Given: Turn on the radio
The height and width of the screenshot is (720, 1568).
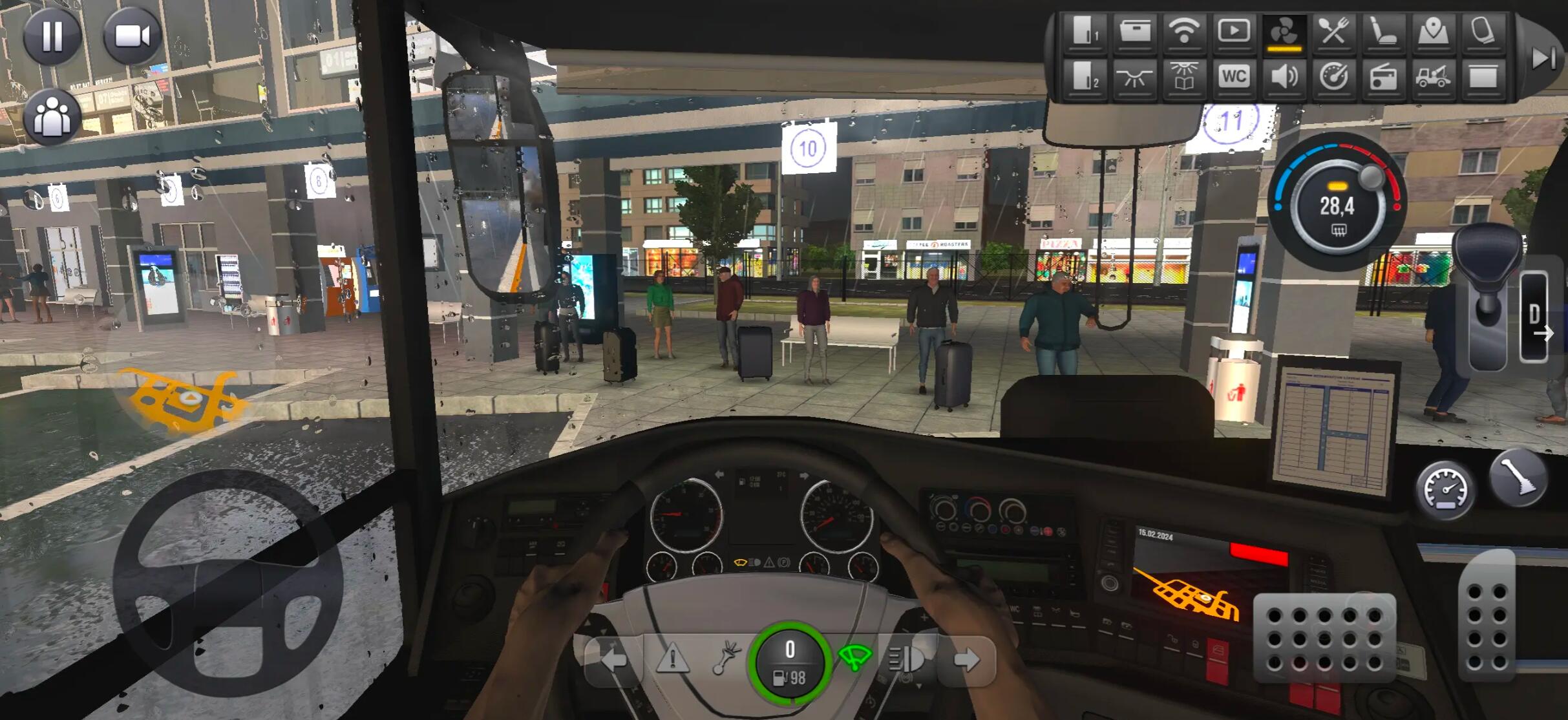Looking at the screenshot, I should coord(1383,78).
